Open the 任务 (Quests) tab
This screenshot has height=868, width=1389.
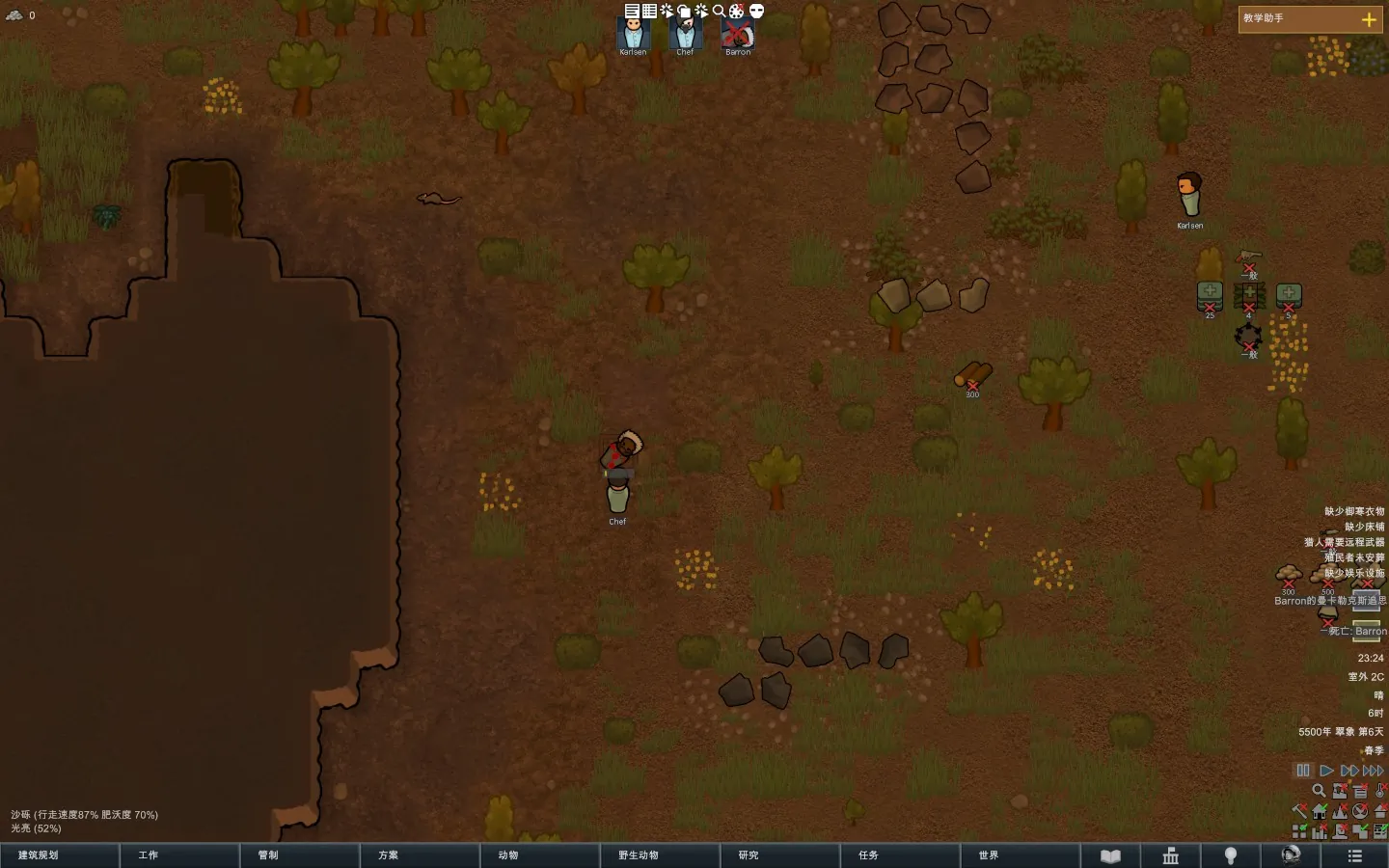click(899, 855)
